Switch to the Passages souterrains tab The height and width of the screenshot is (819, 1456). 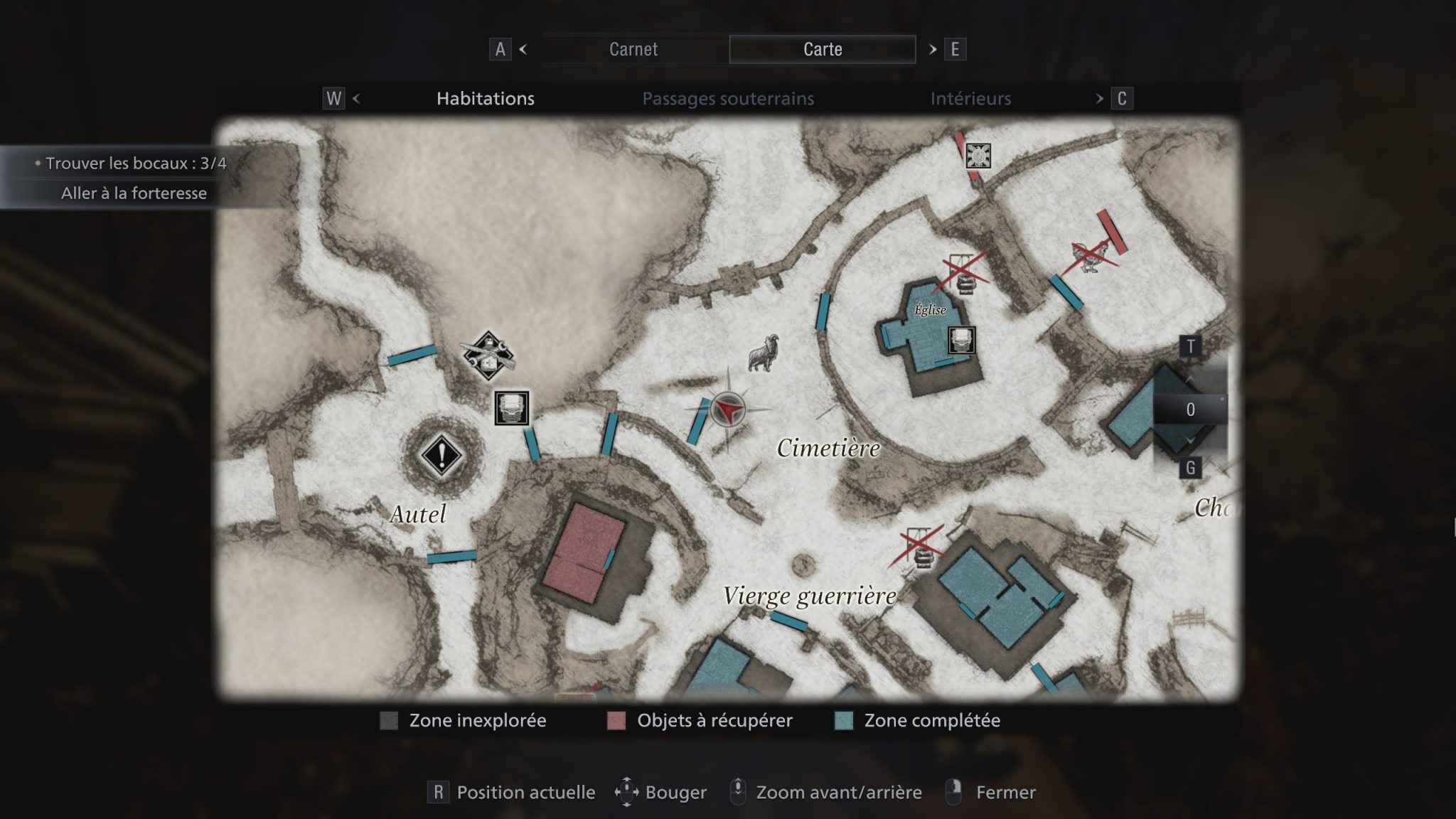tap(728, 99)
